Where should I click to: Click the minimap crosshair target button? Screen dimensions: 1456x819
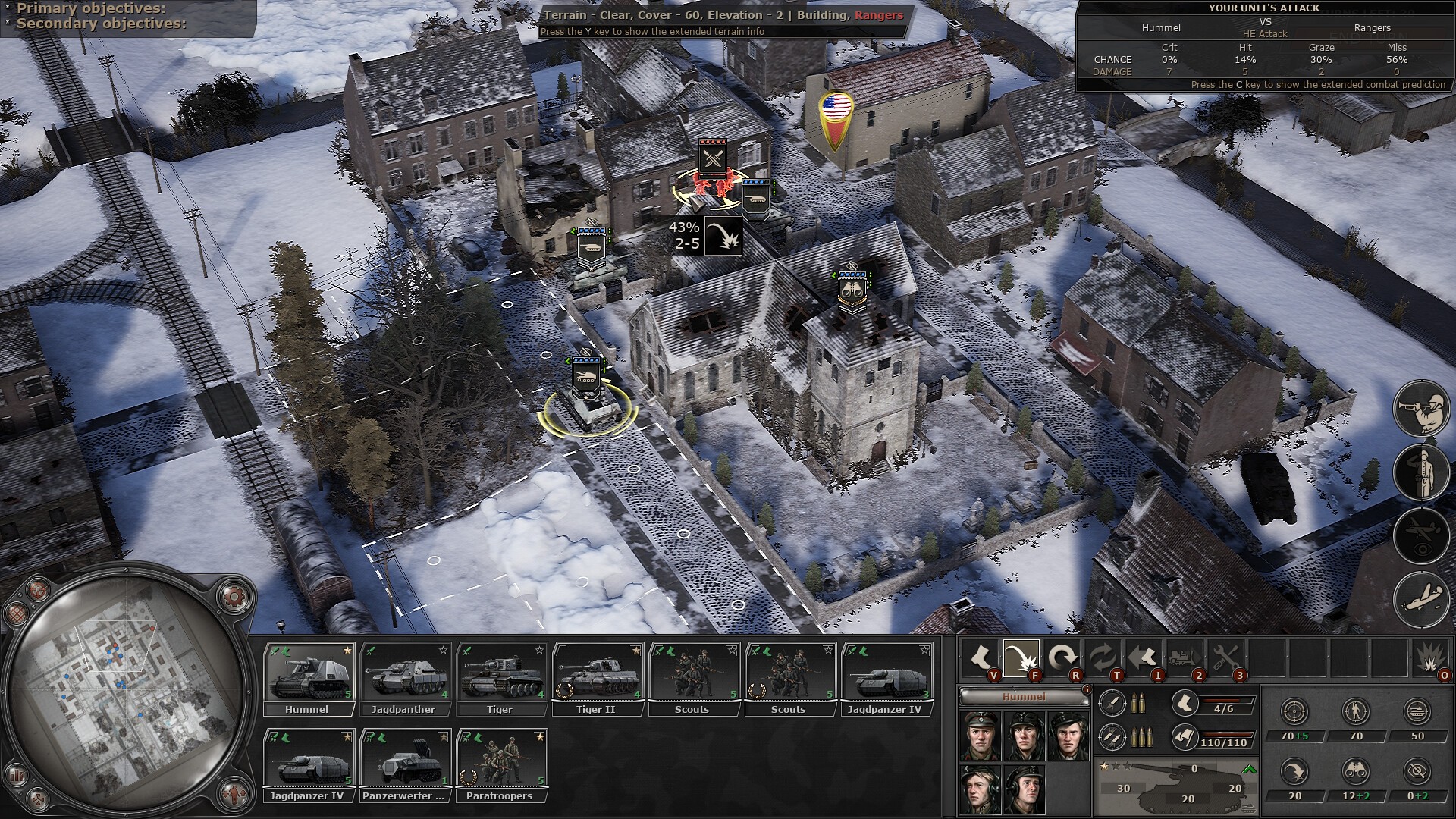pos(36,590)
